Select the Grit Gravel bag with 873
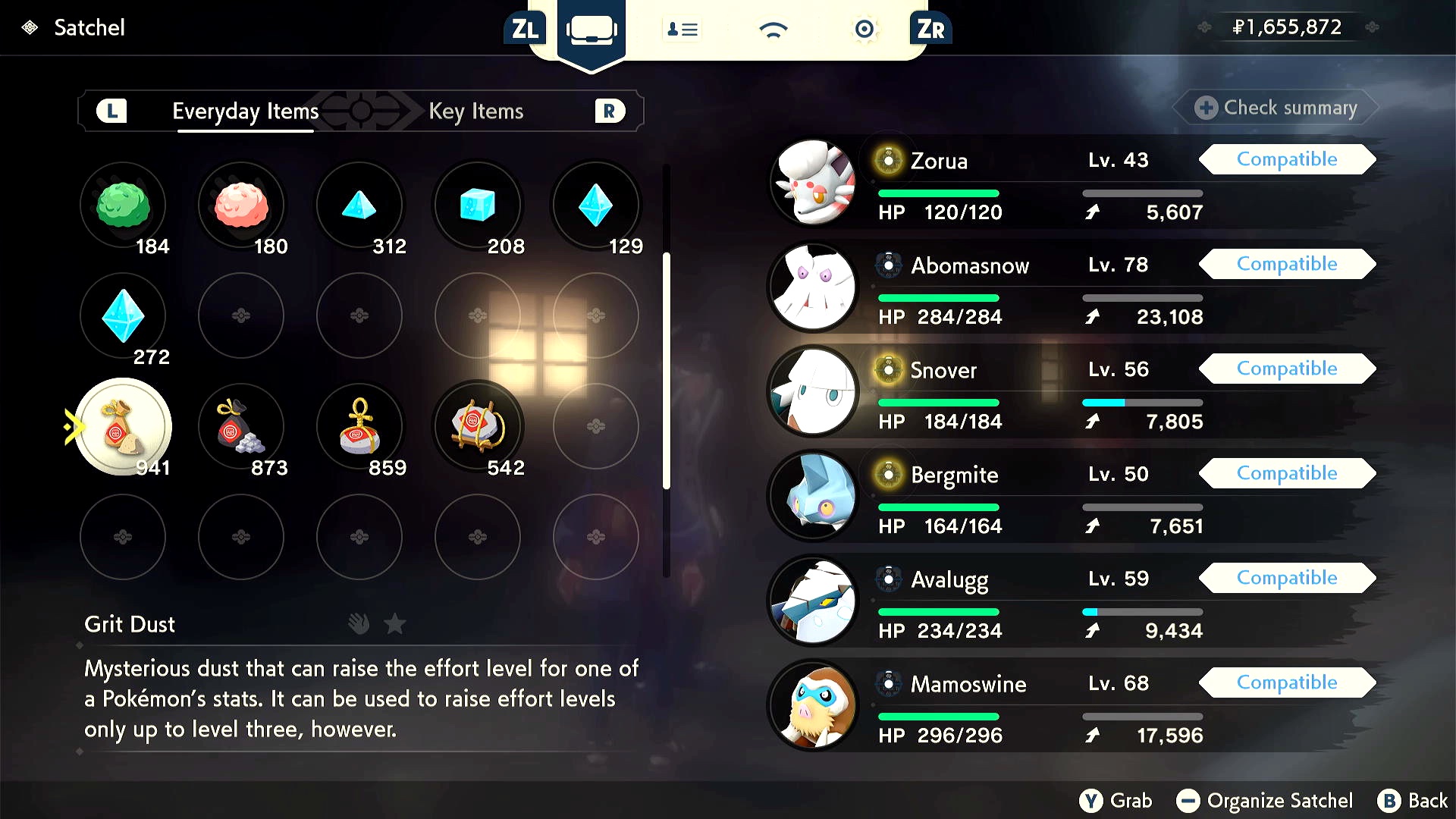 coord(241,427)
